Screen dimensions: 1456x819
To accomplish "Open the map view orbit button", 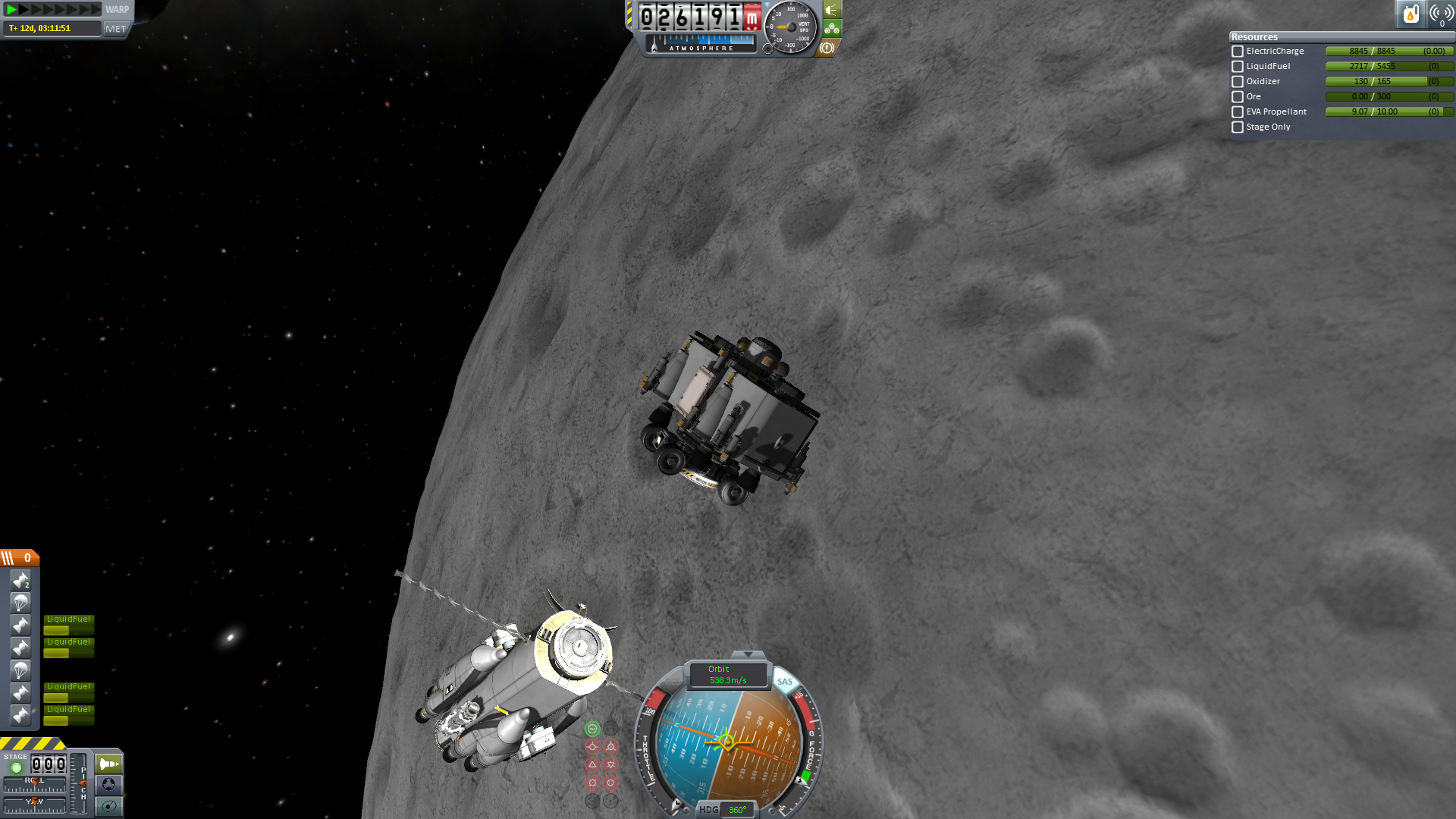I will pyautogui.click(x=108, y=806).
